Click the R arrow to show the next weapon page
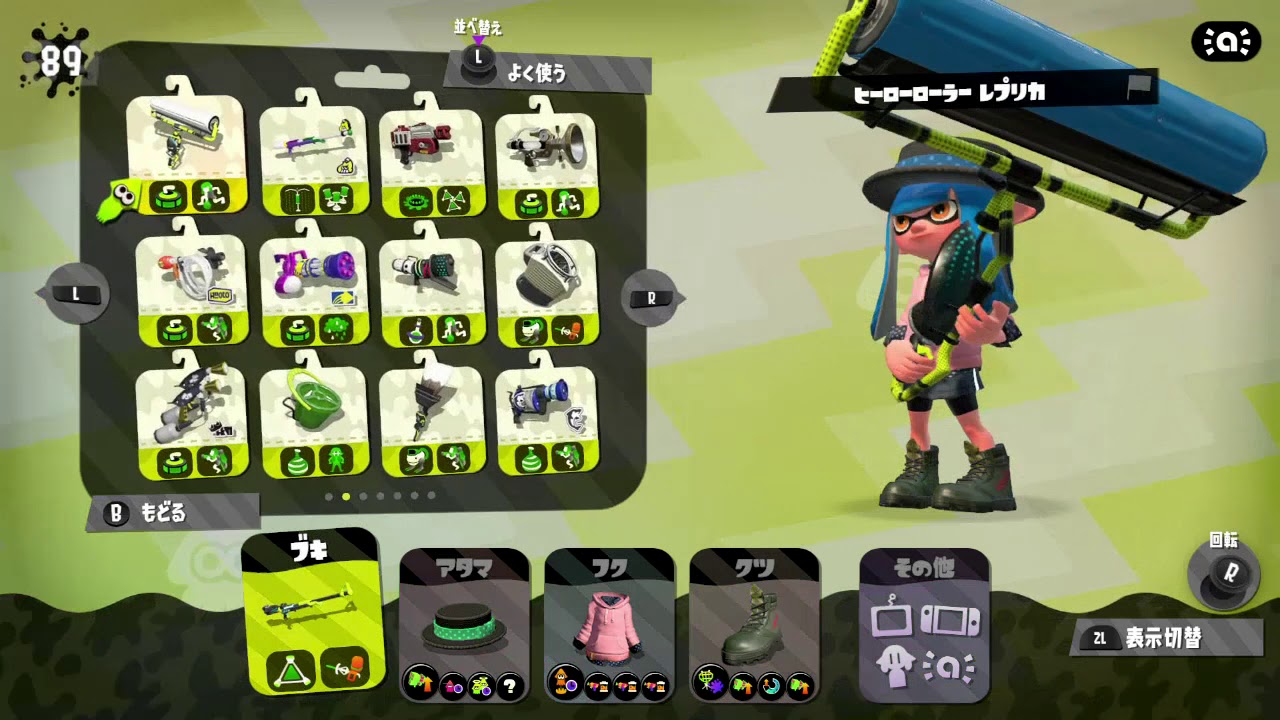Screen dimensions: 1280x720 pyautogui.click(x=650, y=297)
